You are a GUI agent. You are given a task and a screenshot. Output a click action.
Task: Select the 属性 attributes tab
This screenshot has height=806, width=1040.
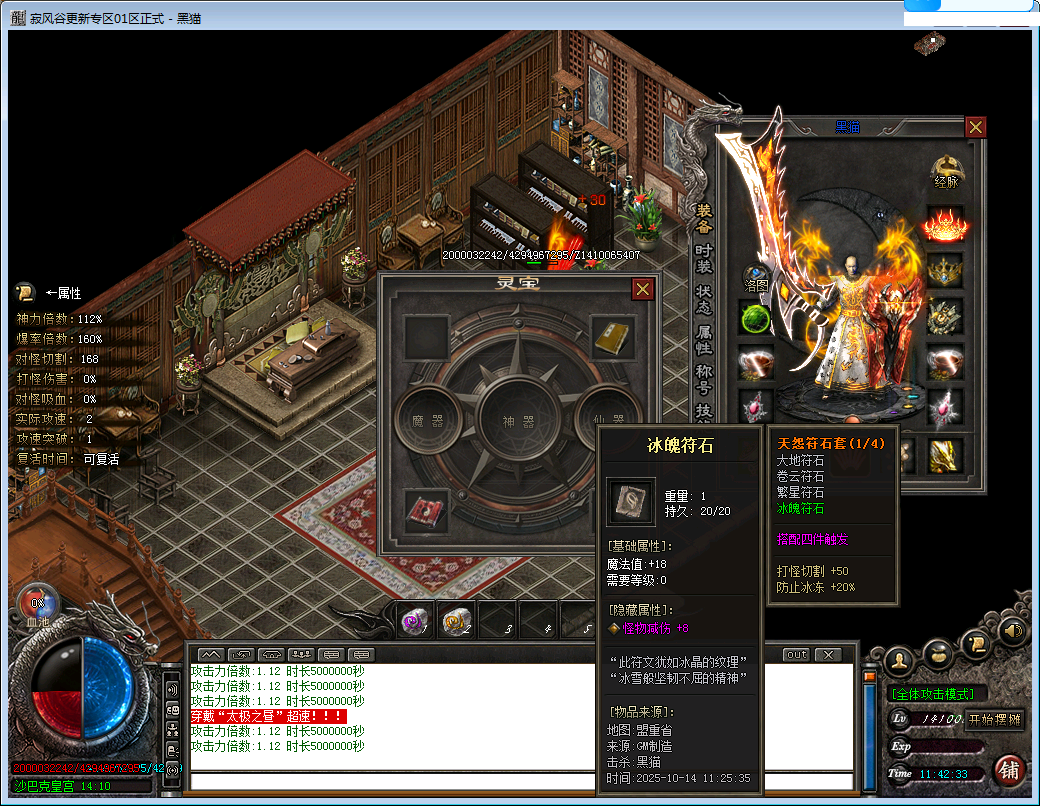pyautogui.click(x=705, y=339)
